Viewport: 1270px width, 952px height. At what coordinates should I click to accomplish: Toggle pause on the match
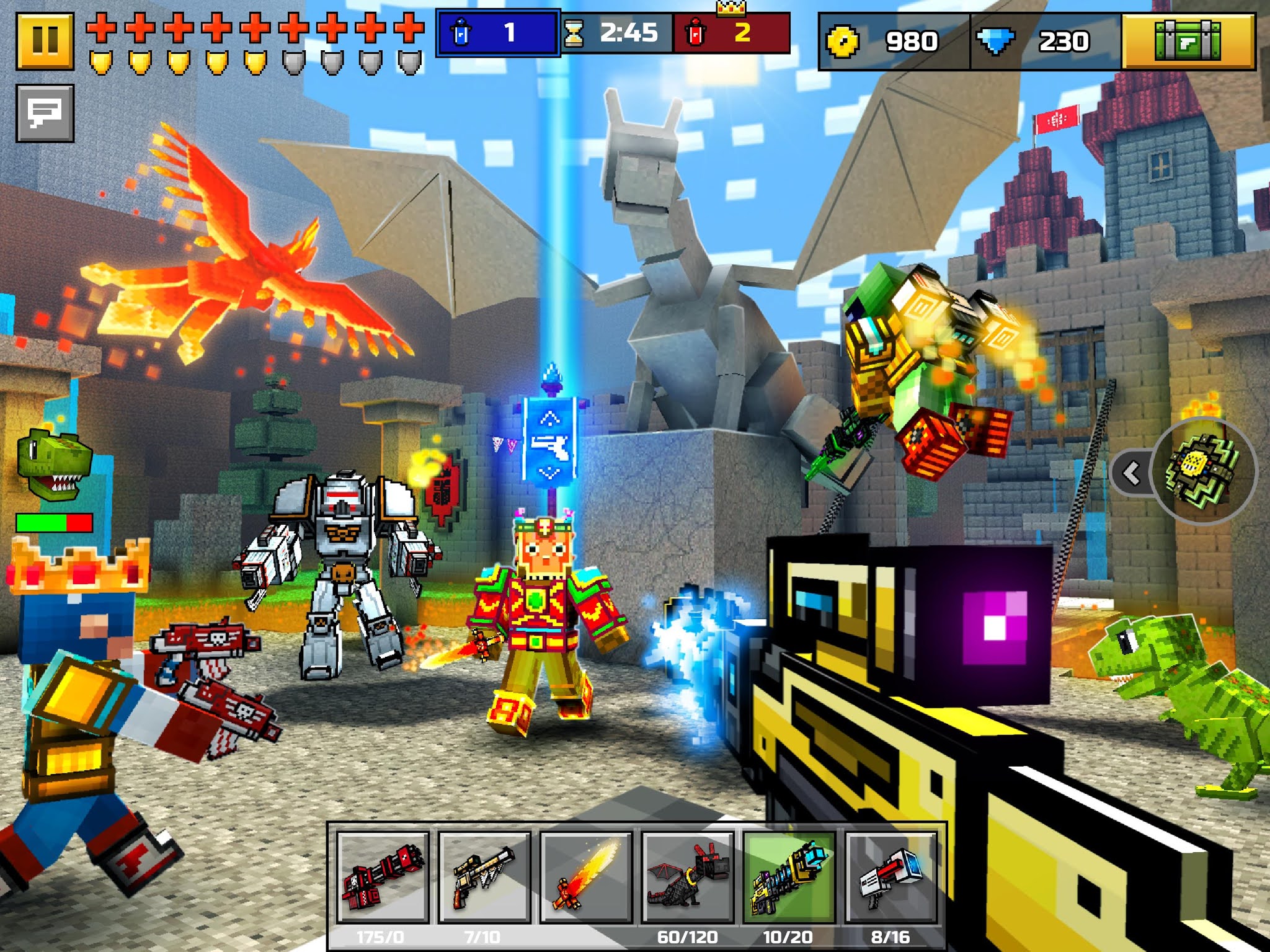click(x=45, y=38)
